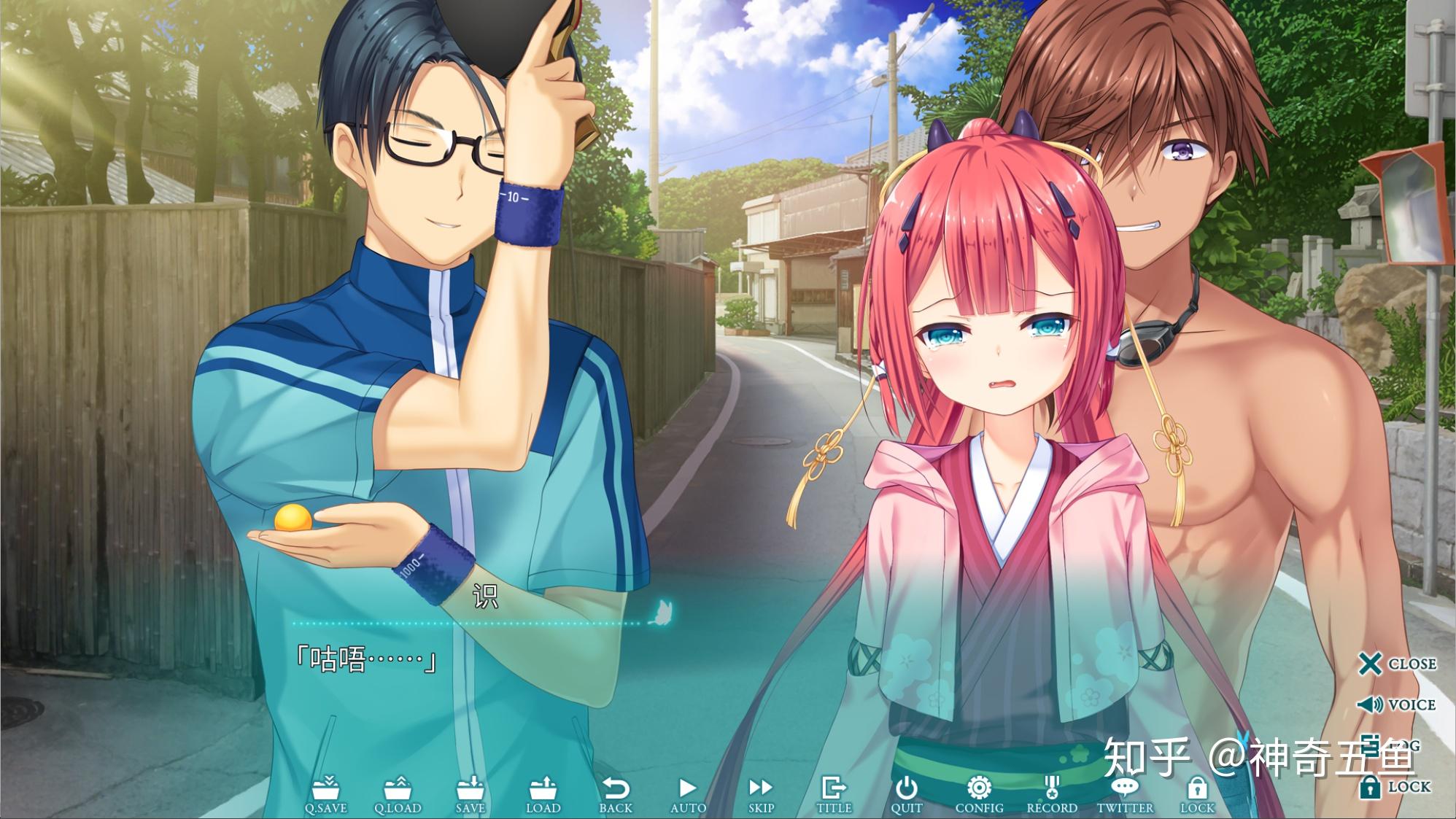Quick save with the Q.SAVE button

click(325, 793)
